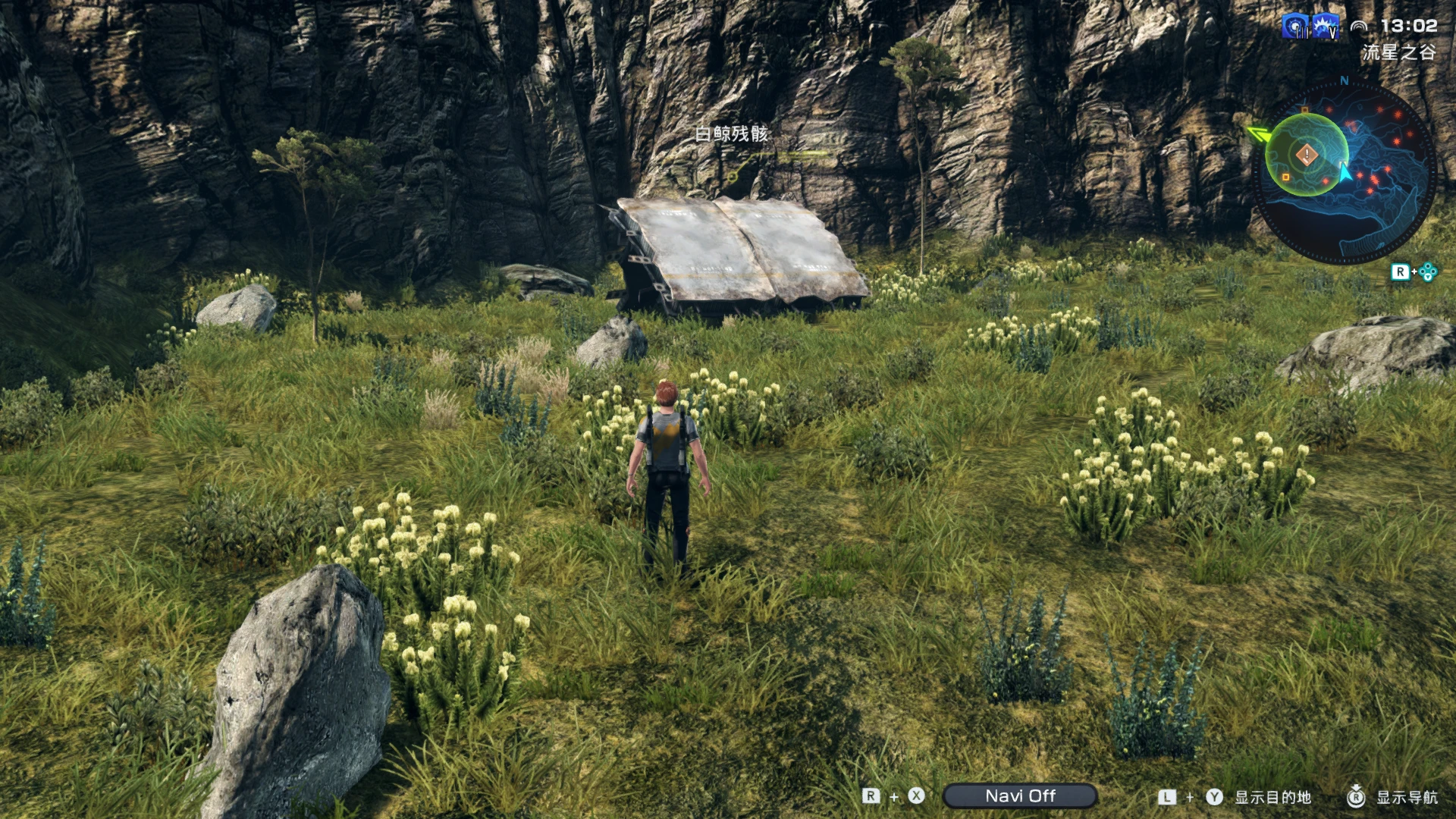The height and width of the screenshot is (819, 1456).
Task: Click the 白鲸残骸 location label
Action: click(730, 133)
